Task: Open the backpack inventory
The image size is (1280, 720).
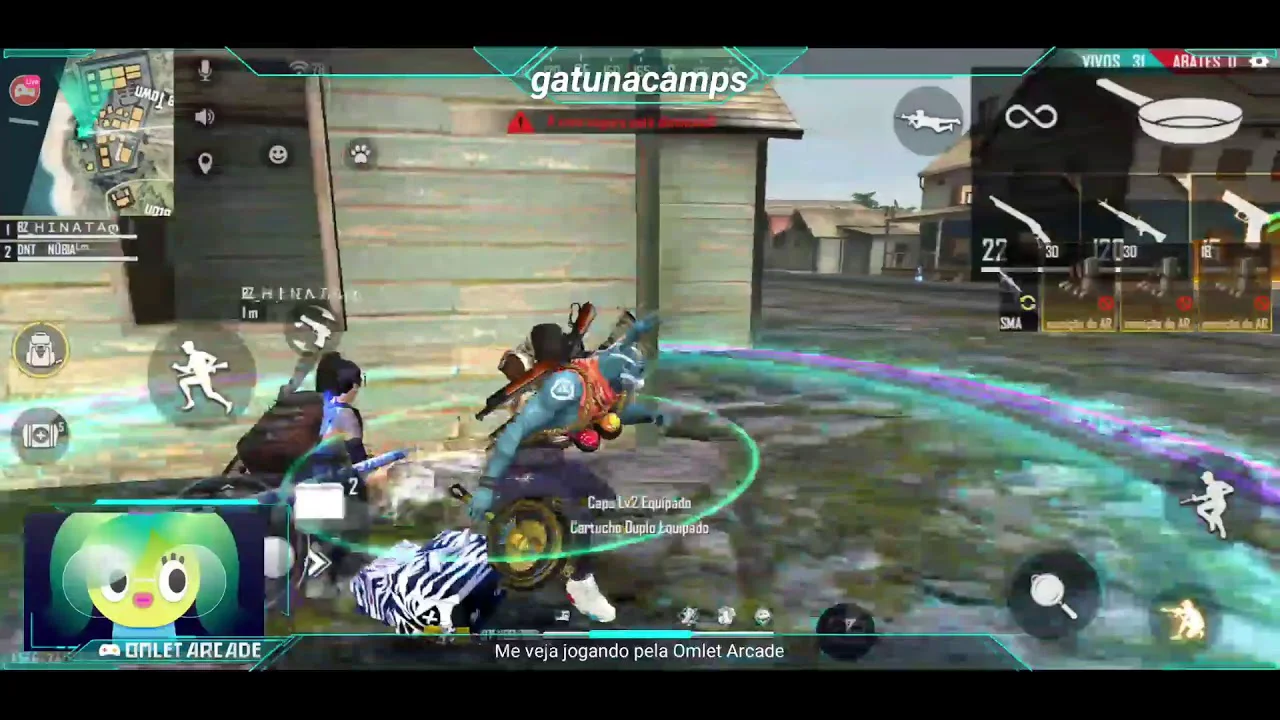Action: point(40,350)
